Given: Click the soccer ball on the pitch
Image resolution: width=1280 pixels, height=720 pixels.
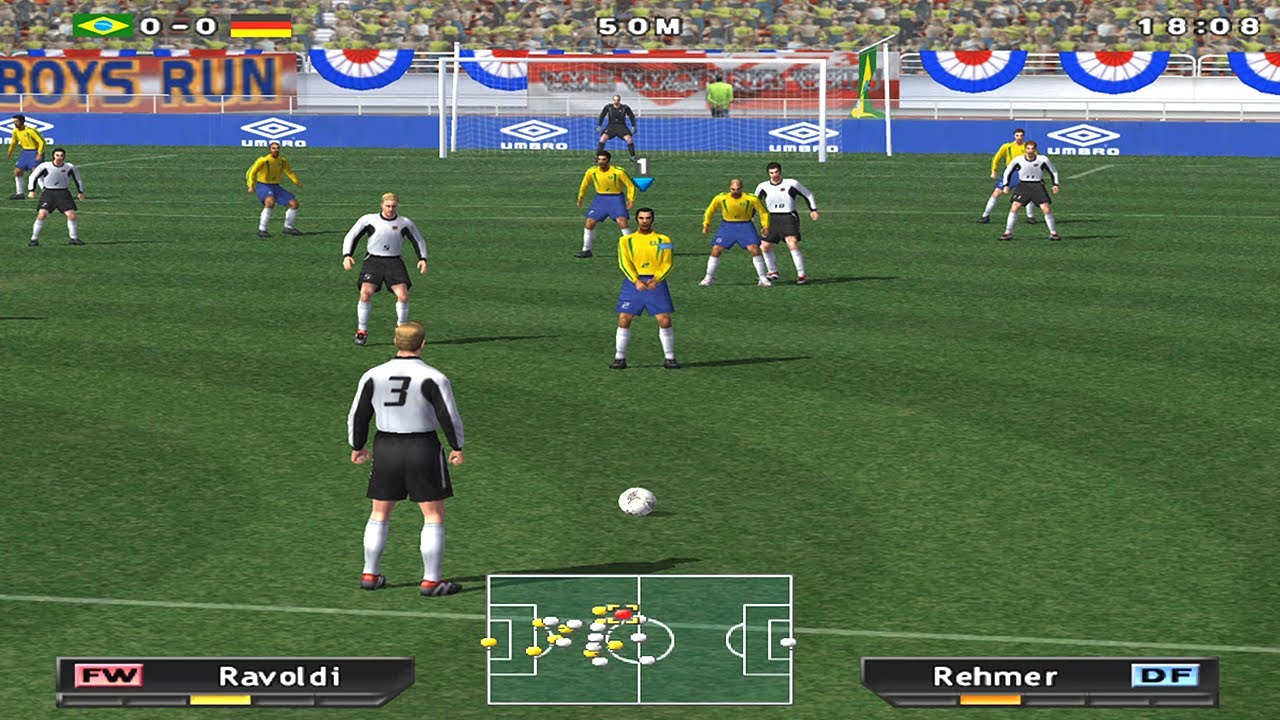Looking at the screenshot, I should point(636,499).
